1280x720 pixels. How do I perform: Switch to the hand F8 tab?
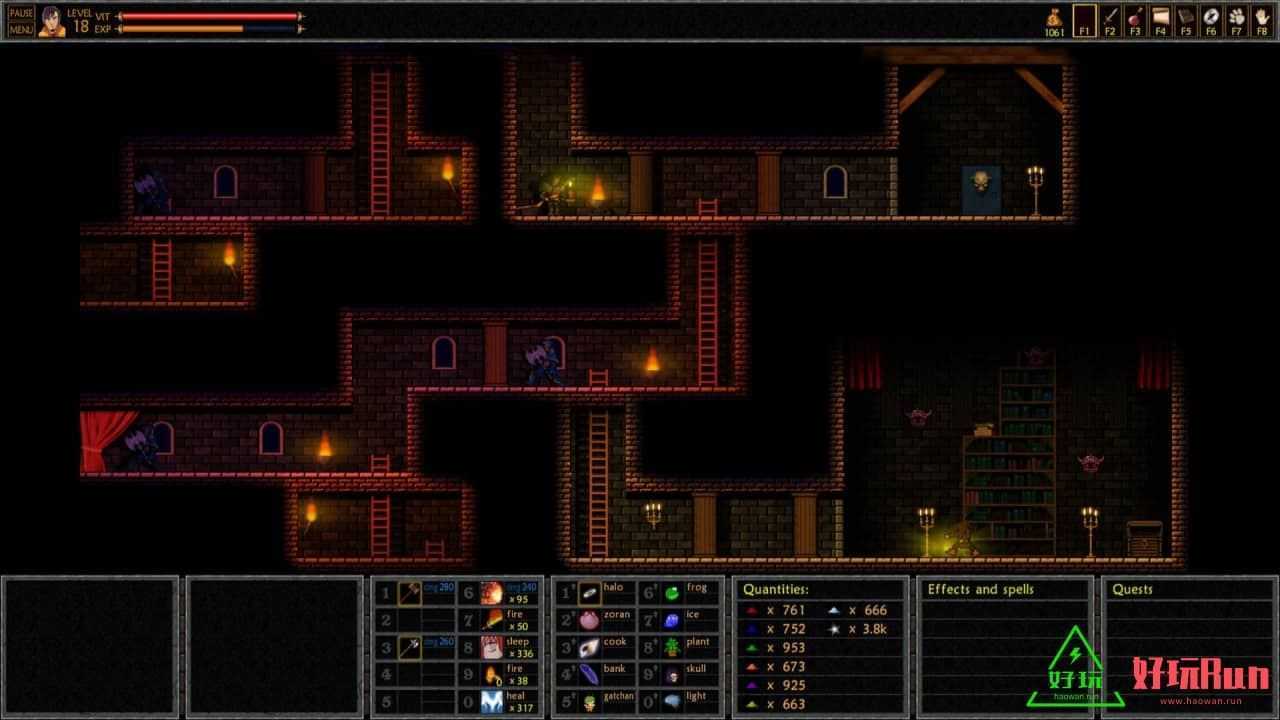(x=1262, y=20)
